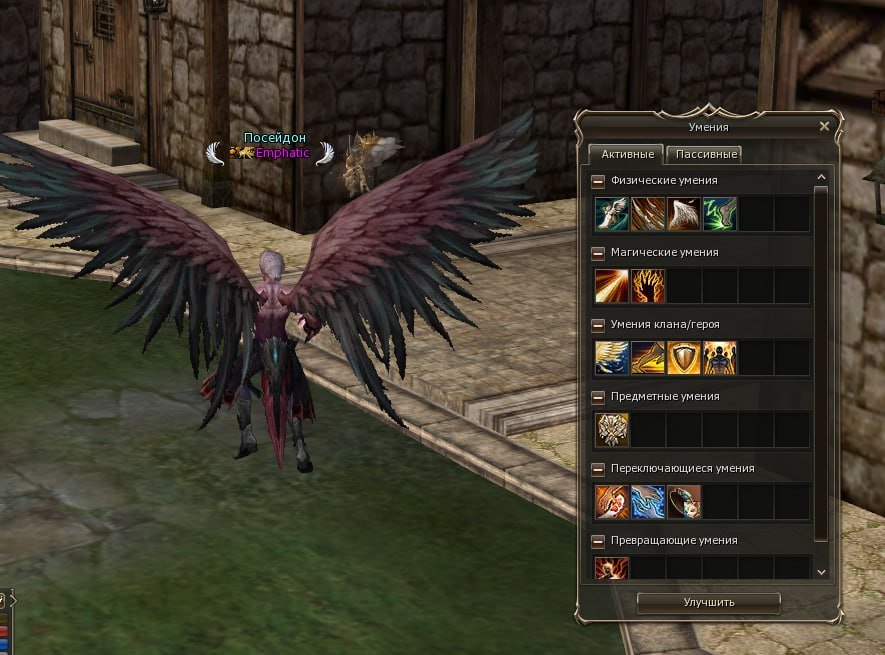The width and height of the screenshot is (885, 655).
Task: Toggle the blue water hand skill
Action: [x=648, y=502]
